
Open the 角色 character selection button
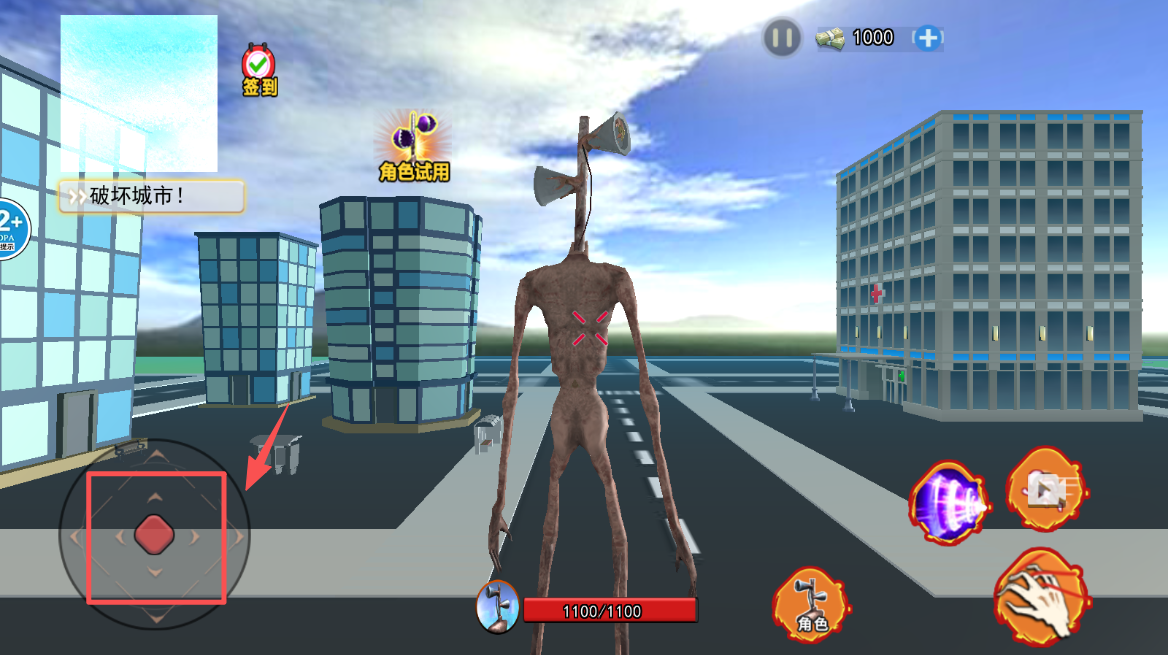pyautogui.click(x=810, y=605)
